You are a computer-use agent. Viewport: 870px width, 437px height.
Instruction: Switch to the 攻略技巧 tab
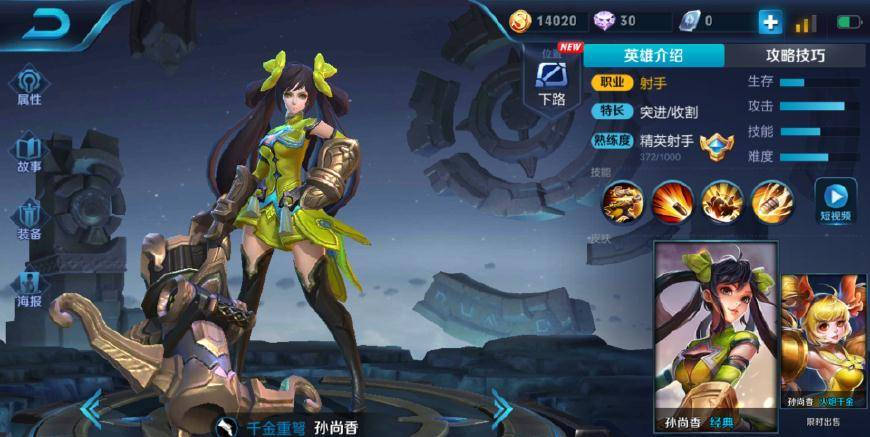[795, 56]
